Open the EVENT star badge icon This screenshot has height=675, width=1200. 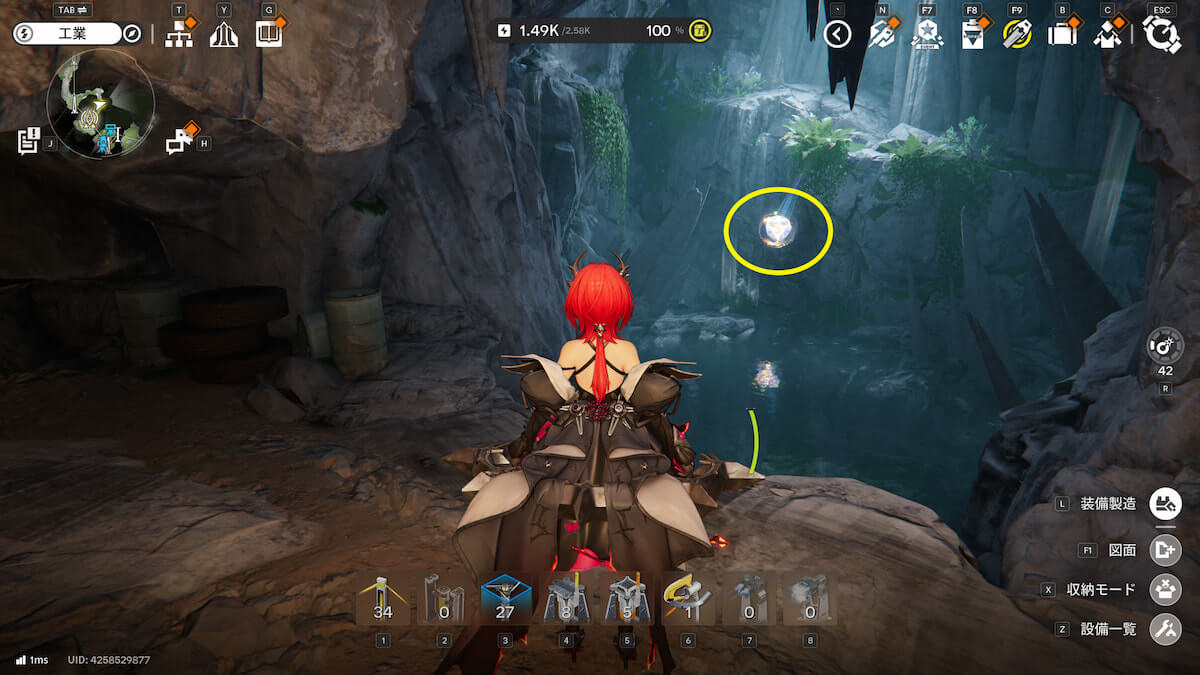[927, 35]
